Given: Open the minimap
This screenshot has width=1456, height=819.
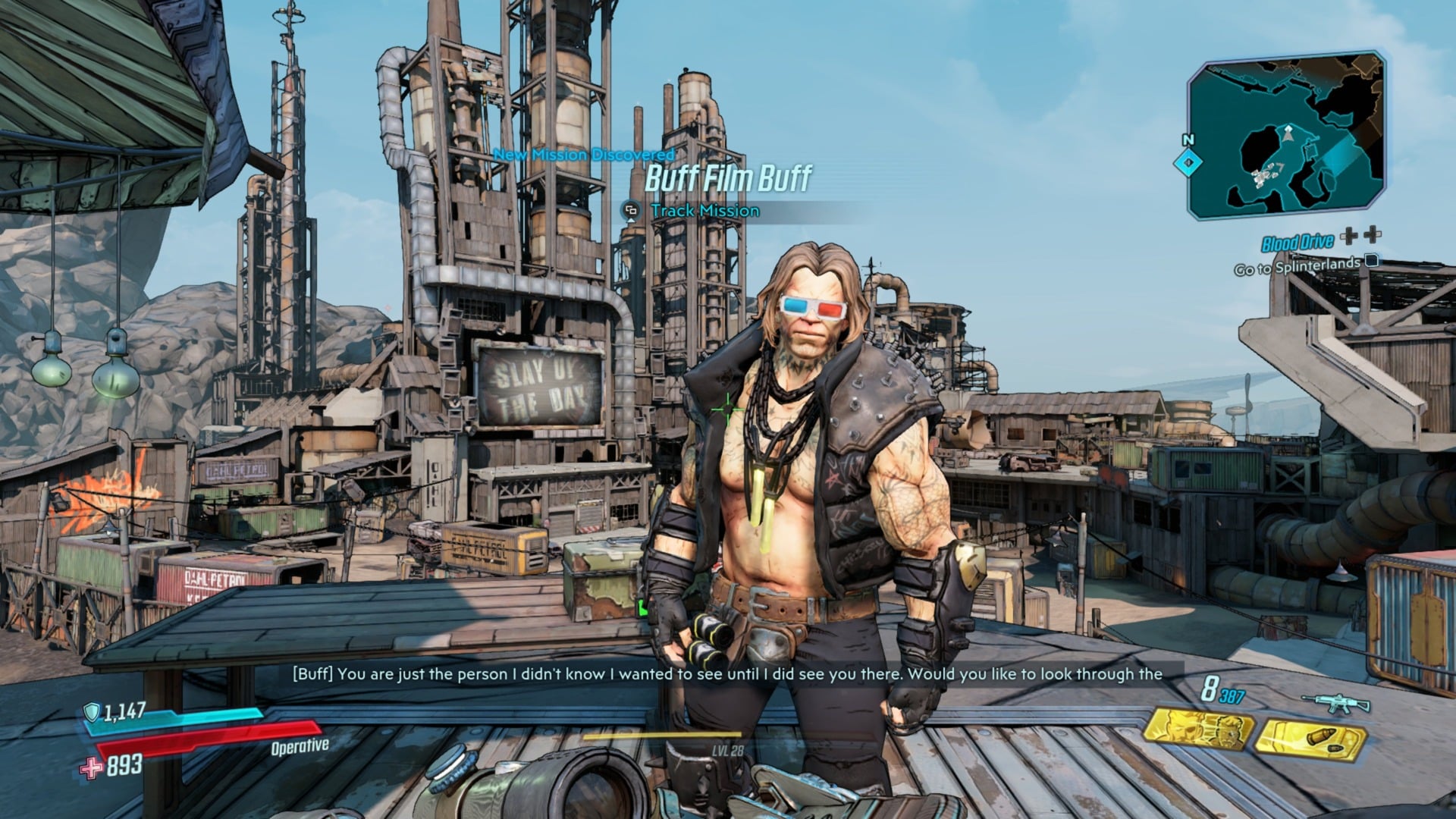Looking at the screenshot, I should tap(1286, 136).
